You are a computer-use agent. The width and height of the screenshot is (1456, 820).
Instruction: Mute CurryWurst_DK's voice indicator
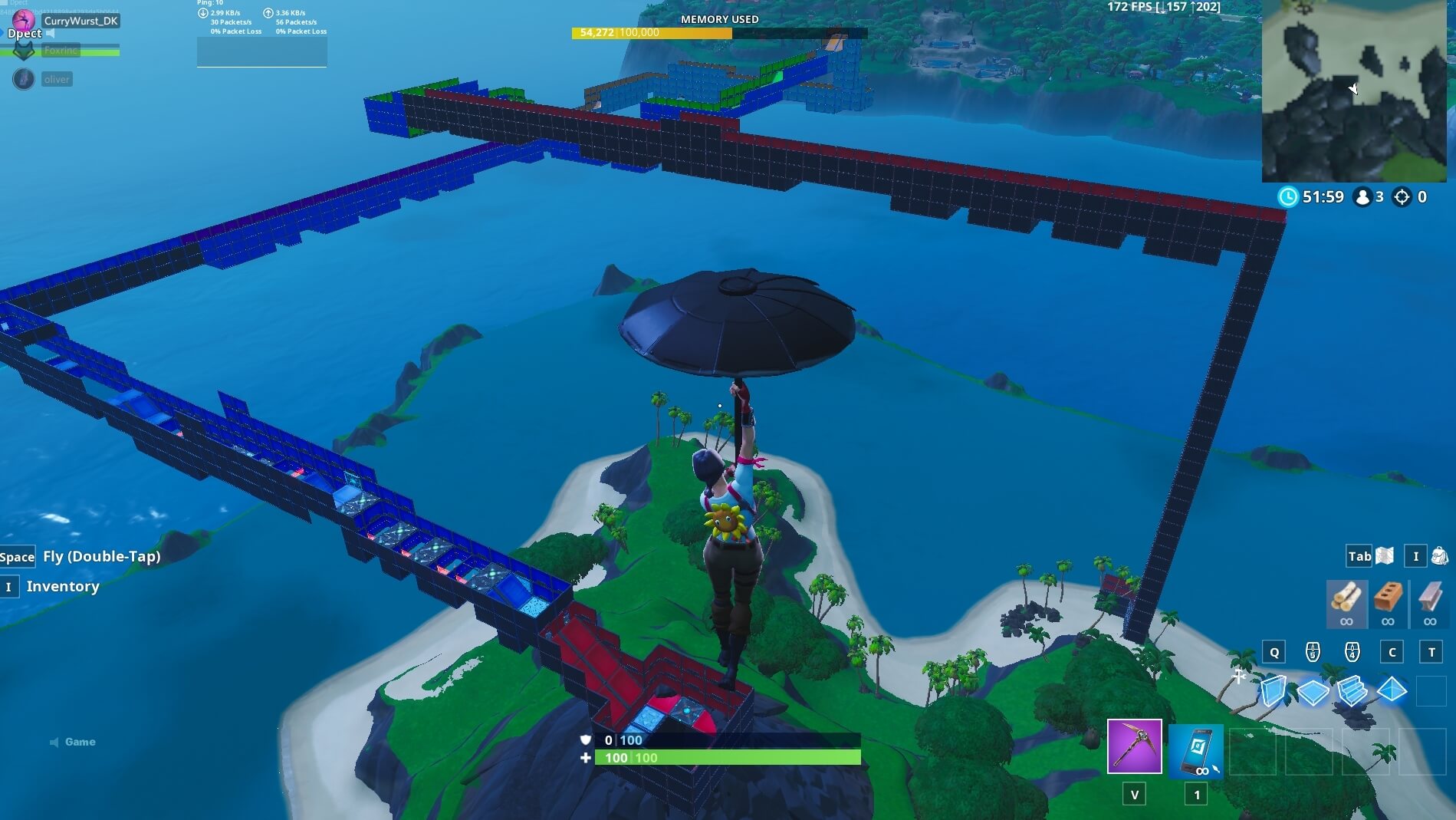pyautogui.click(x=51, y=34)
